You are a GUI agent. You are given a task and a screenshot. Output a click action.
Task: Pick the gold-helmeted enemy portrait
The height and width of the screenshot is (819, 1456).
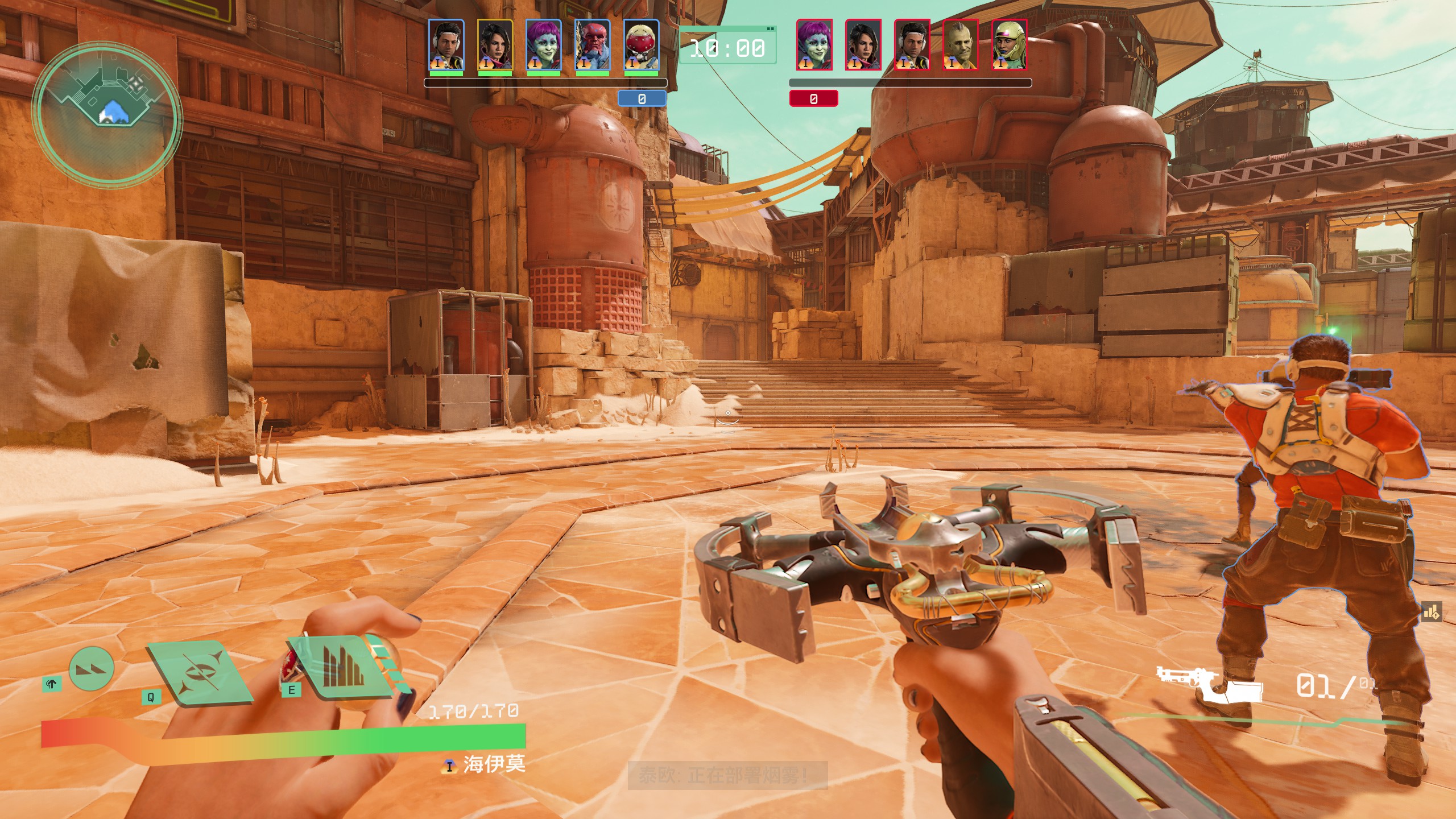tap(1010, 45)
